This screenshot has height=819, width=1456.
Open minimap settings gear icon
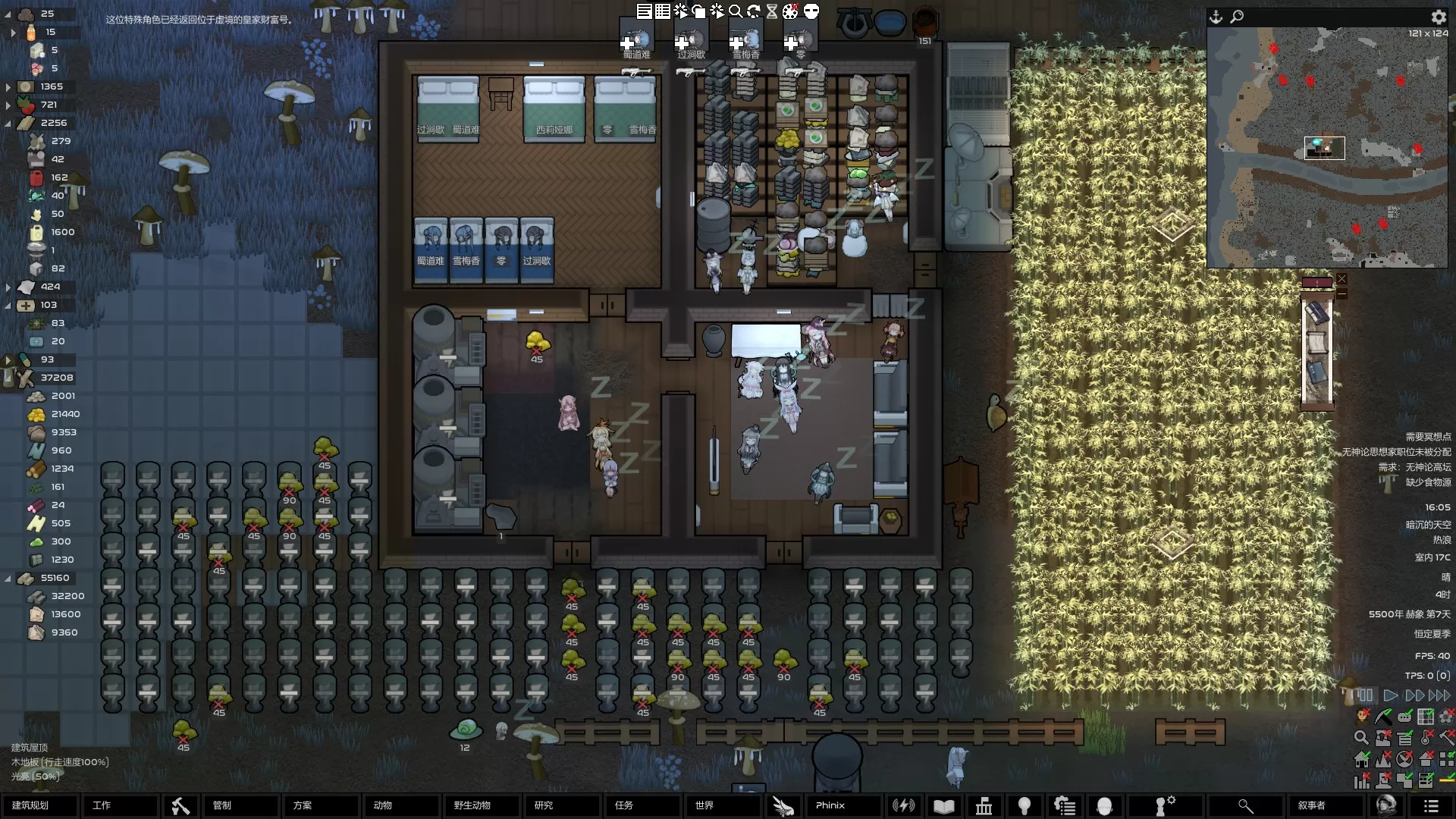(1439, 17)
